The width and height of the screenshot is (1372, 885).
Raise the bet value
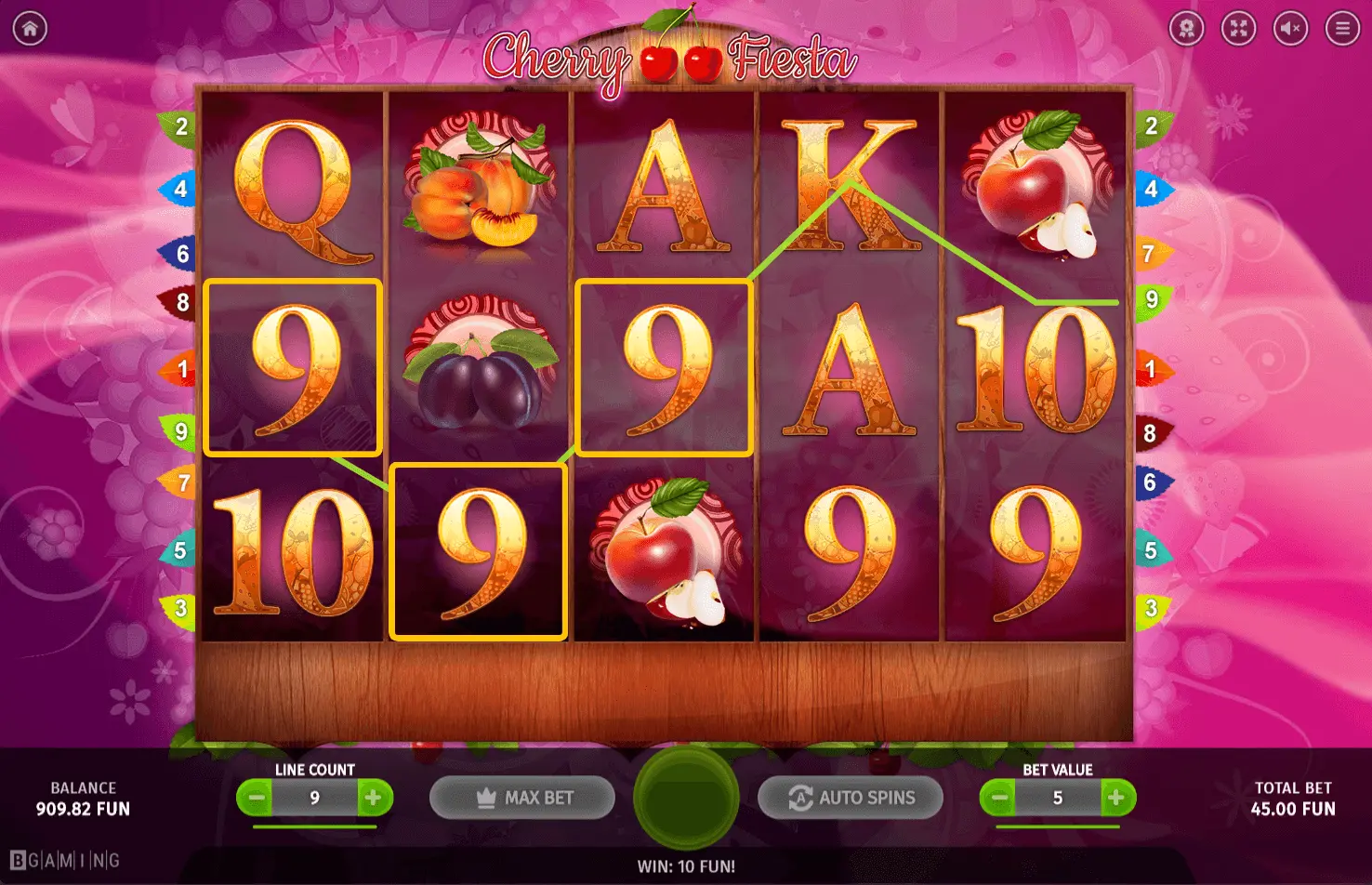(x=1115, y=798)
